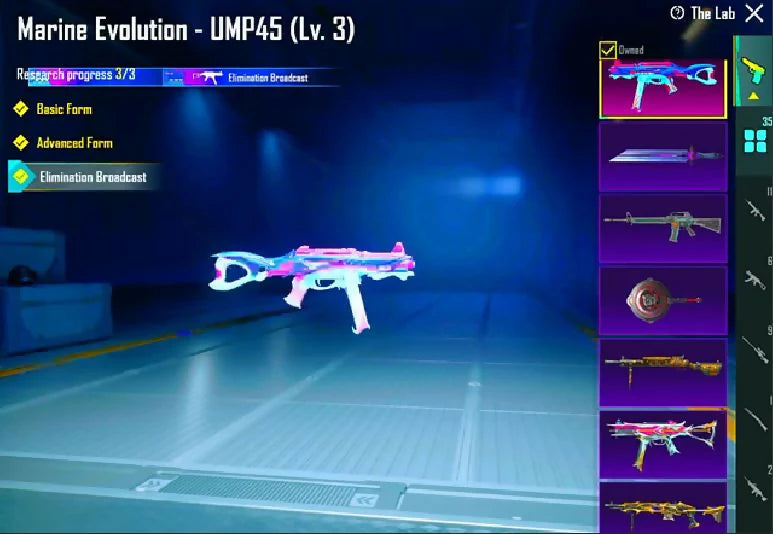Switch to the yellow pistol category tab
This screenshot has height=534, width=773.
click(x=751, y=70)
